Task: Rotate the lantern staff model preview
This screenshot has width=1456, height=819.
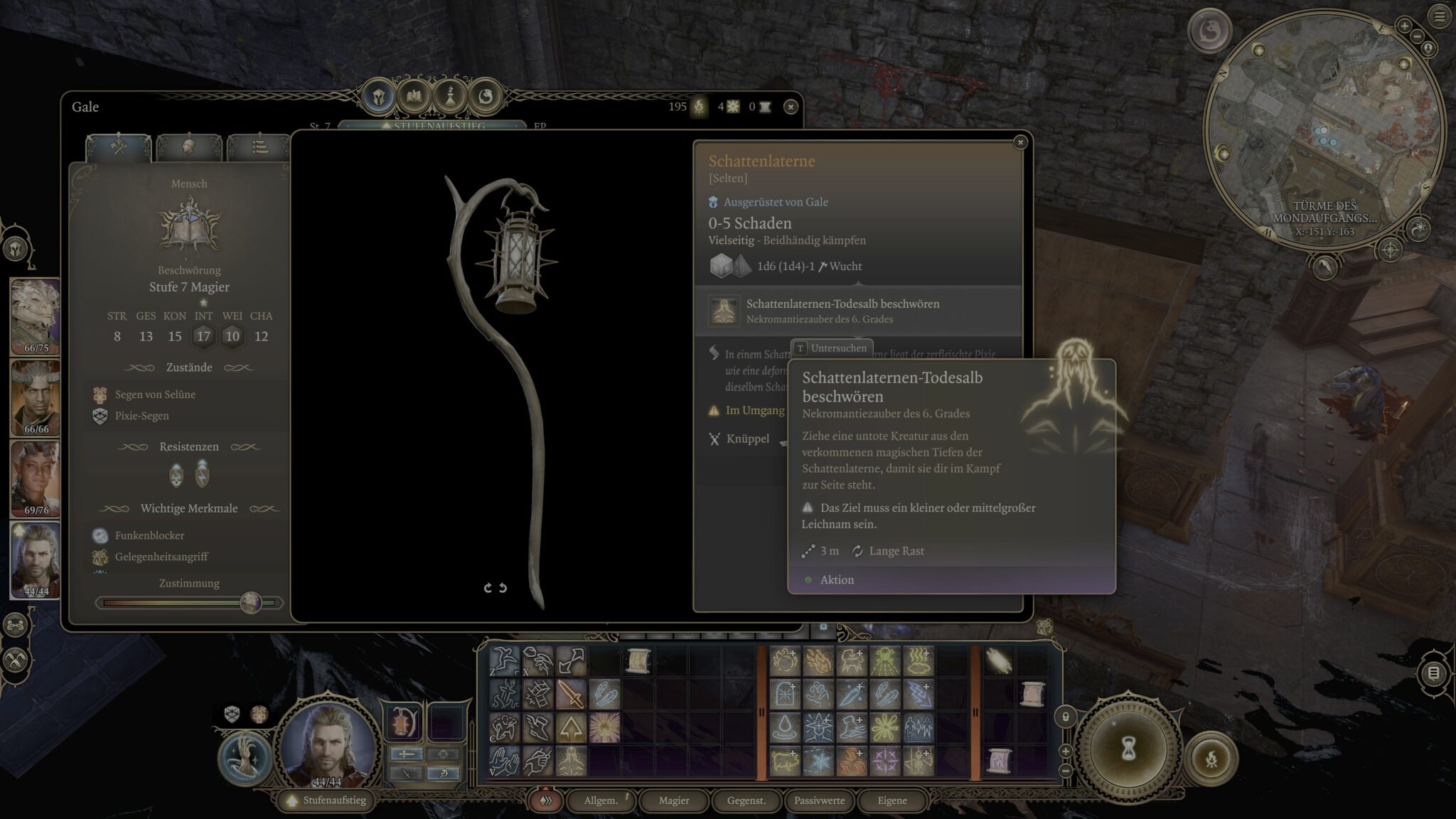Action: pyautogui.click(x=495, y=588)
